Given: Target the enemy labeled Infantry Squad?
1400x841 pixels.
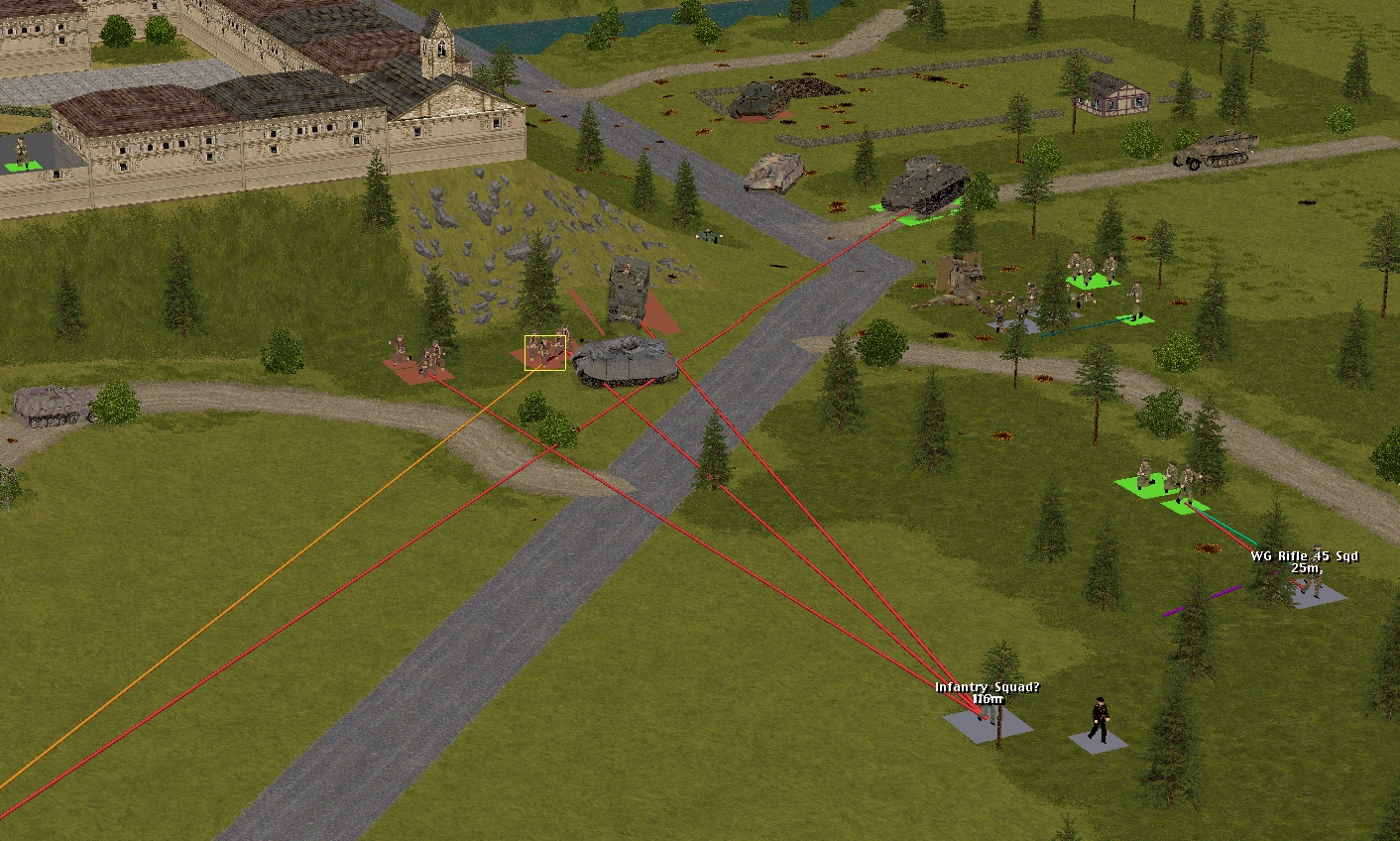Looking at the screenshot, I should [x=986, y=716].
